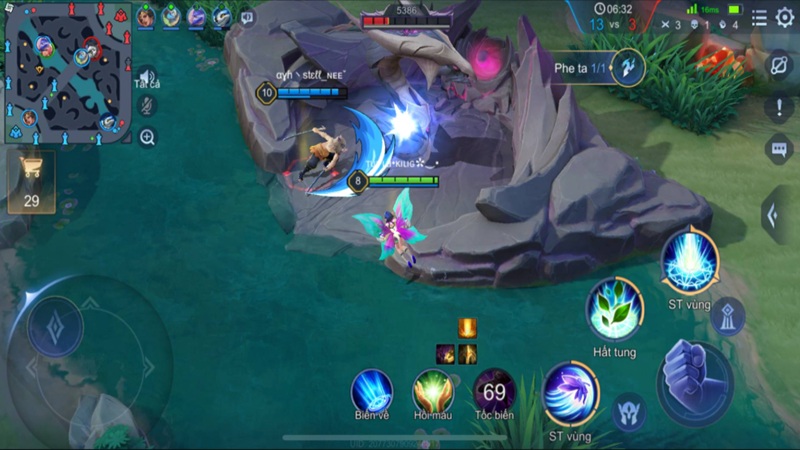Screen dimensions: 800x450
Task: Click the minimap magnifier zoom button
Action: (147, 137)
